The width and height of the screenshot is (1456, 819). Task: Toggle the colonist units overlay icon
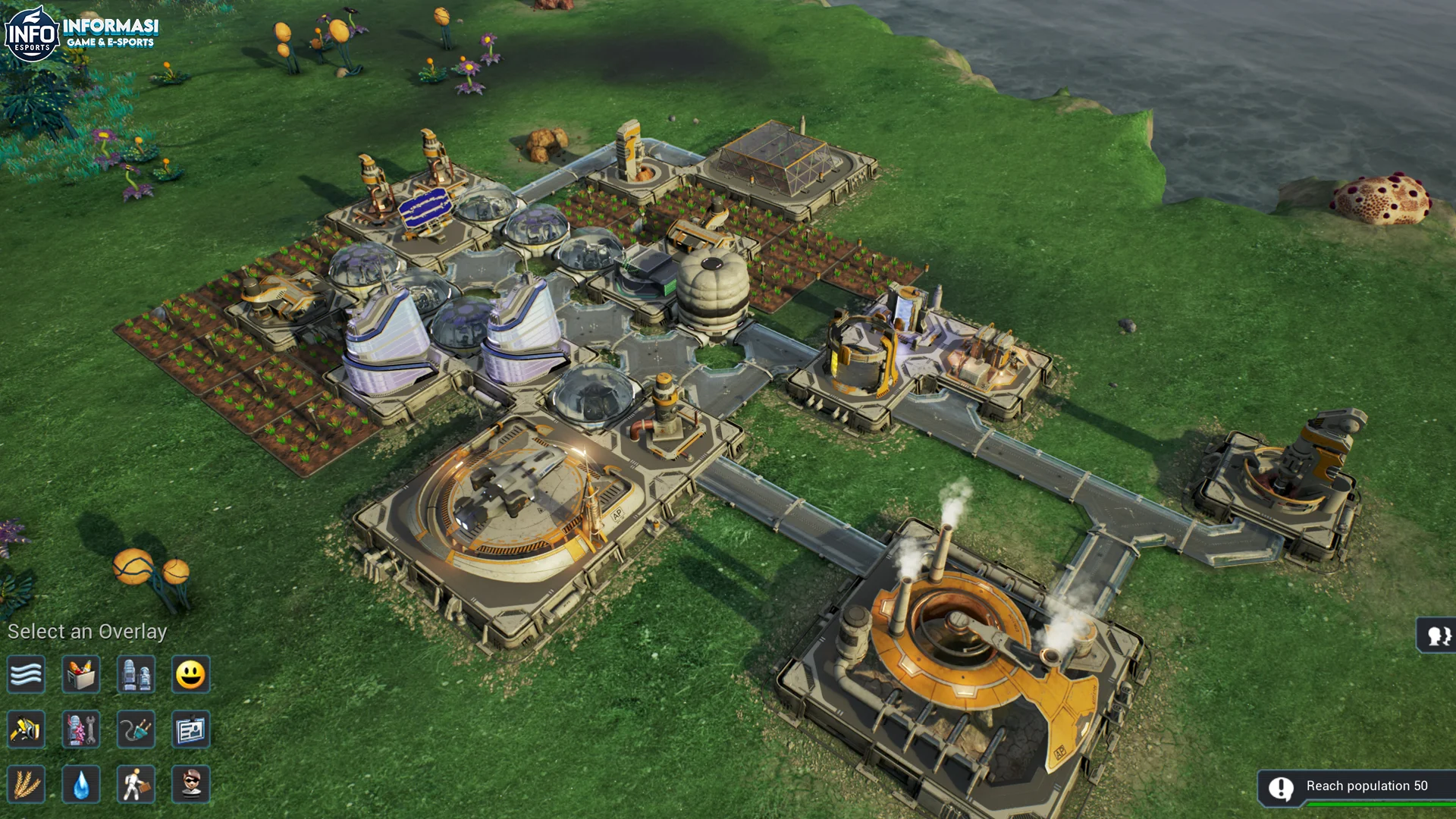136,674
